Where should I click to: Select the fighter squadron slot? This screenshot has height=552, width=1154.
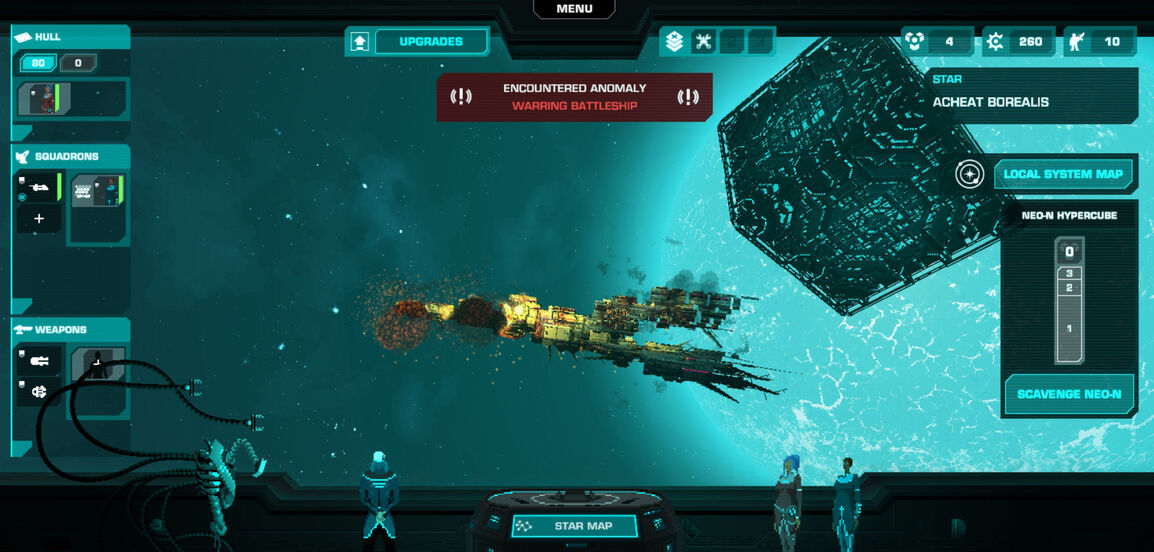click(x=39, y=188)
